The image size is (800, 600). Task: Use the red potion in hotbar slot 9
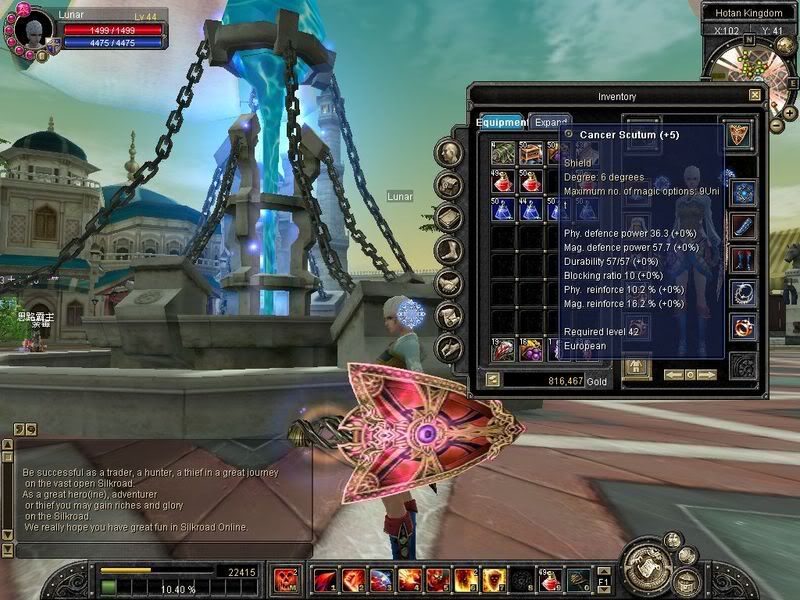[550, 579]
